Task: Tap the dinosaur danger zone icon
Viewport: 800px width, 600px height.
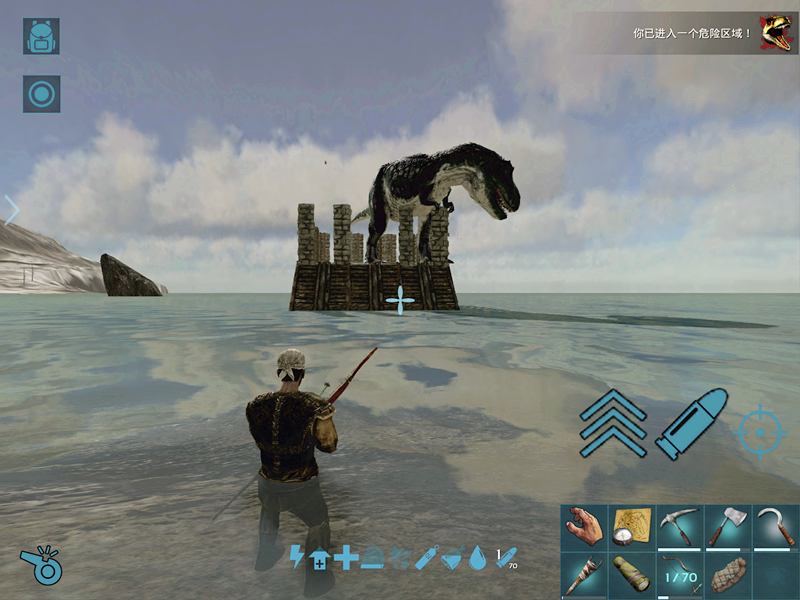Action: click(x=774, y=32)
